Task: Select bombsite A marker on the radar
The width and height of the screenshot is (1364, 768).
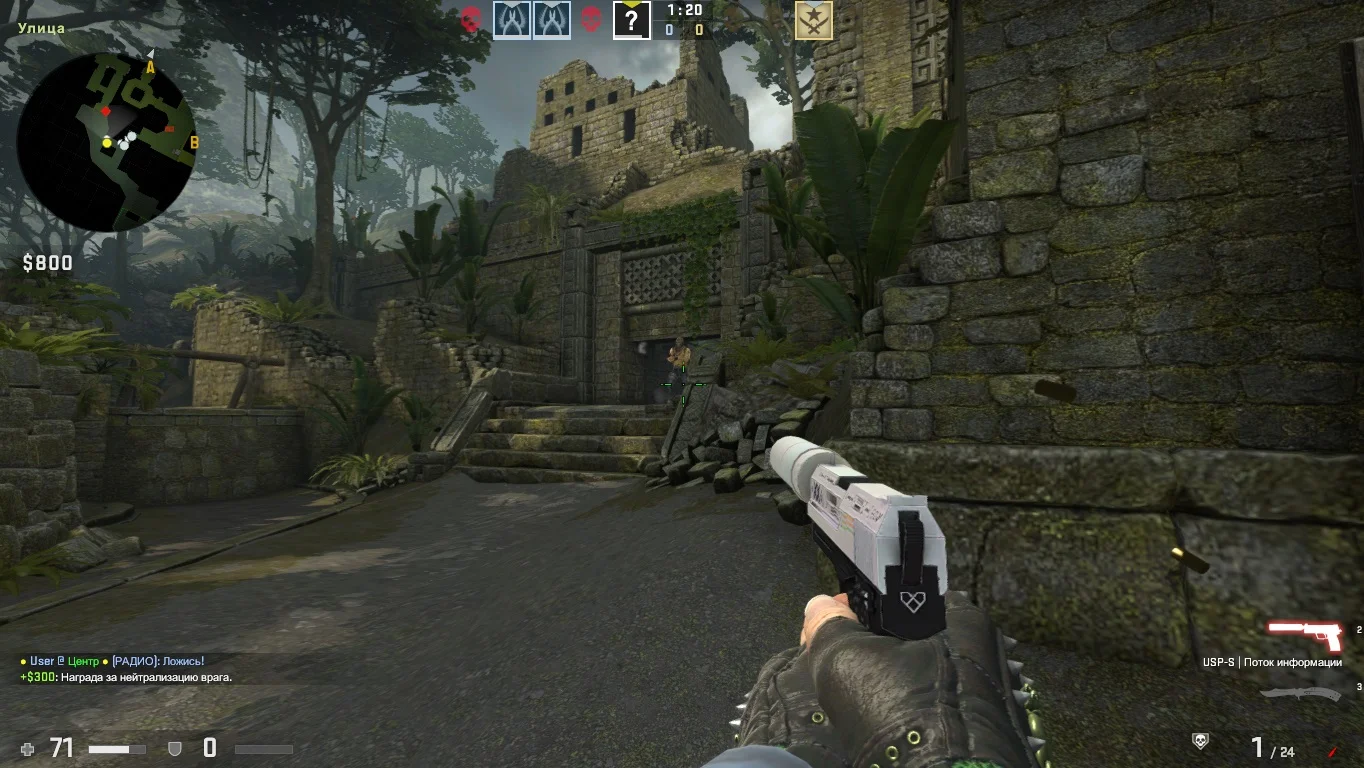Action: (151, 67)
